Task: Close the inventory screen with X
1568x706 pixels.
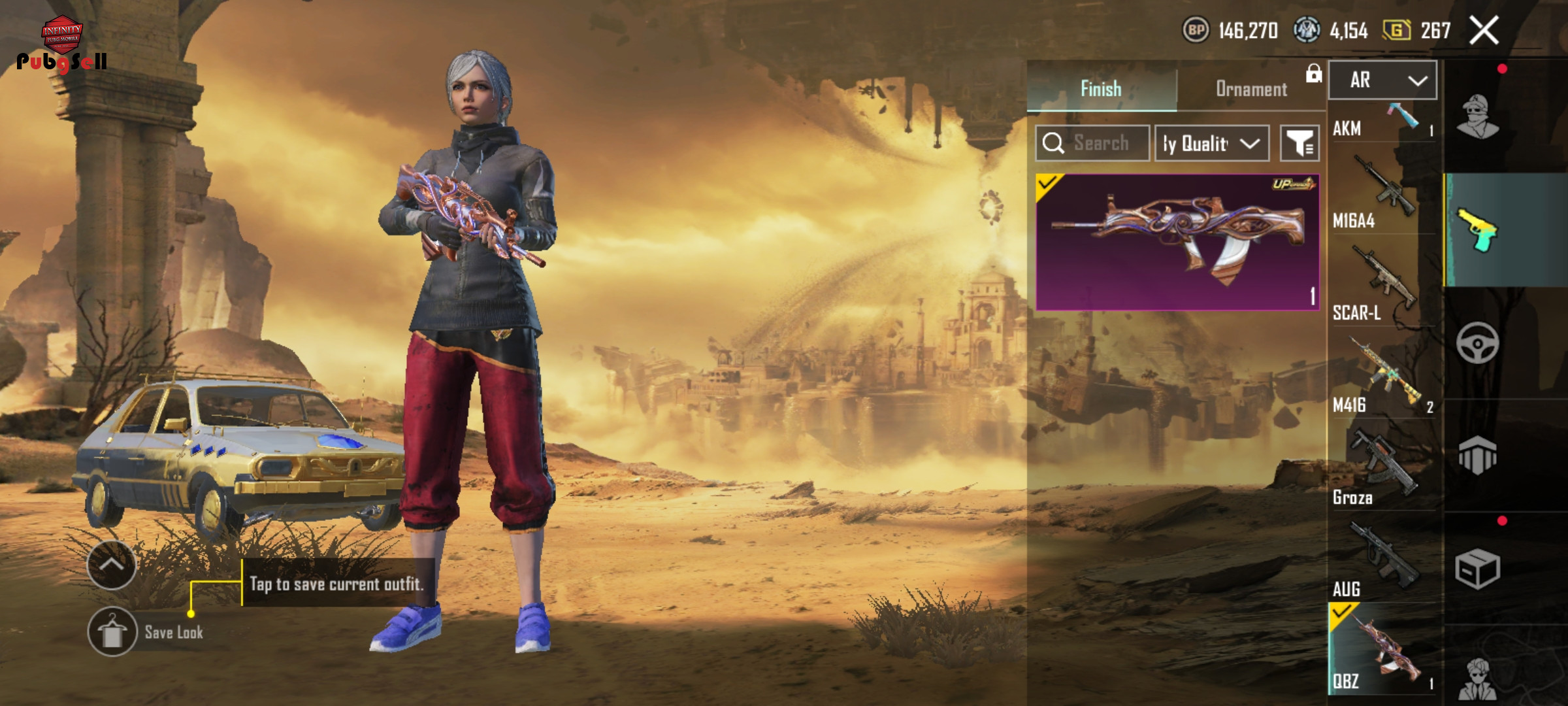Action: click(x=1484, y=31)
